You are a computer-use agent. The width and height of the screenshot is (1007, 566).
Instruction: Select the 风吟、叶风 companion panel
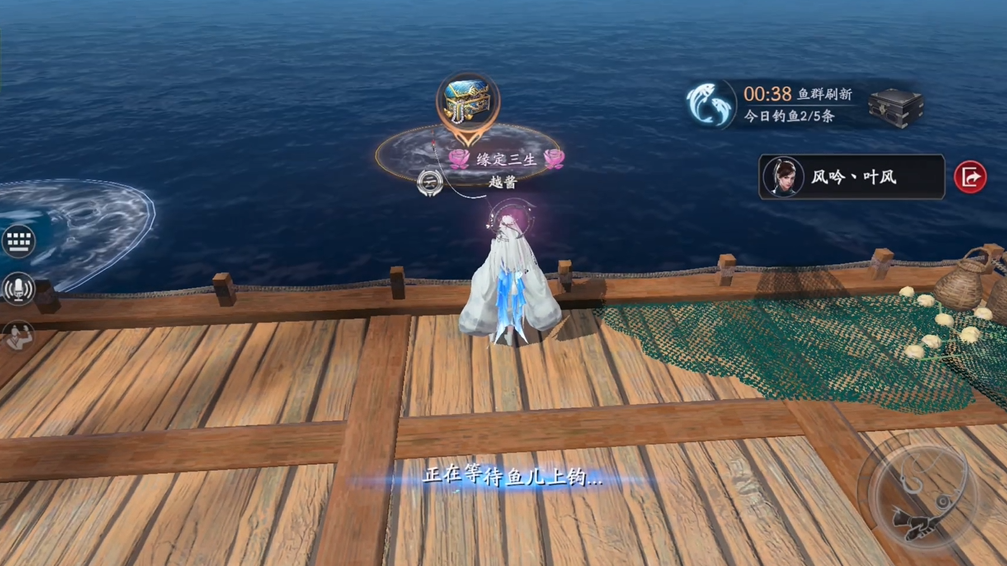tap(851, 177)
